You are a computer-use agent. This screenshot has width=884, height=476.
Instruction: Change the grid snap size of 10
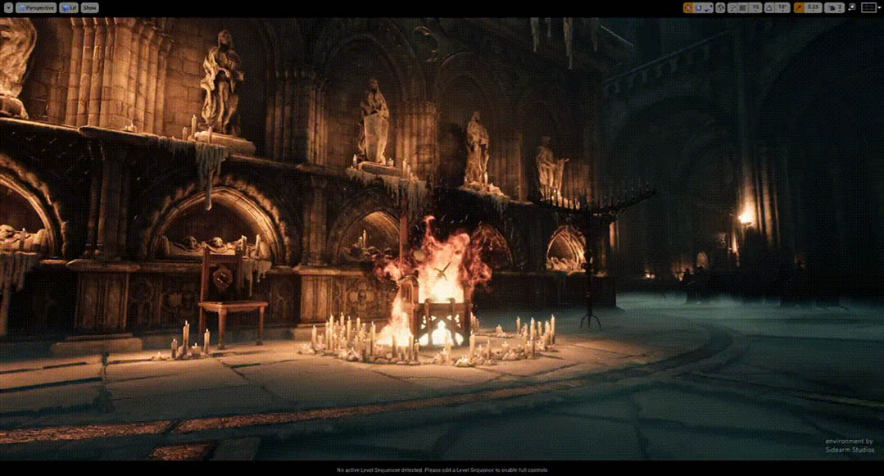[x=755, y=7]
